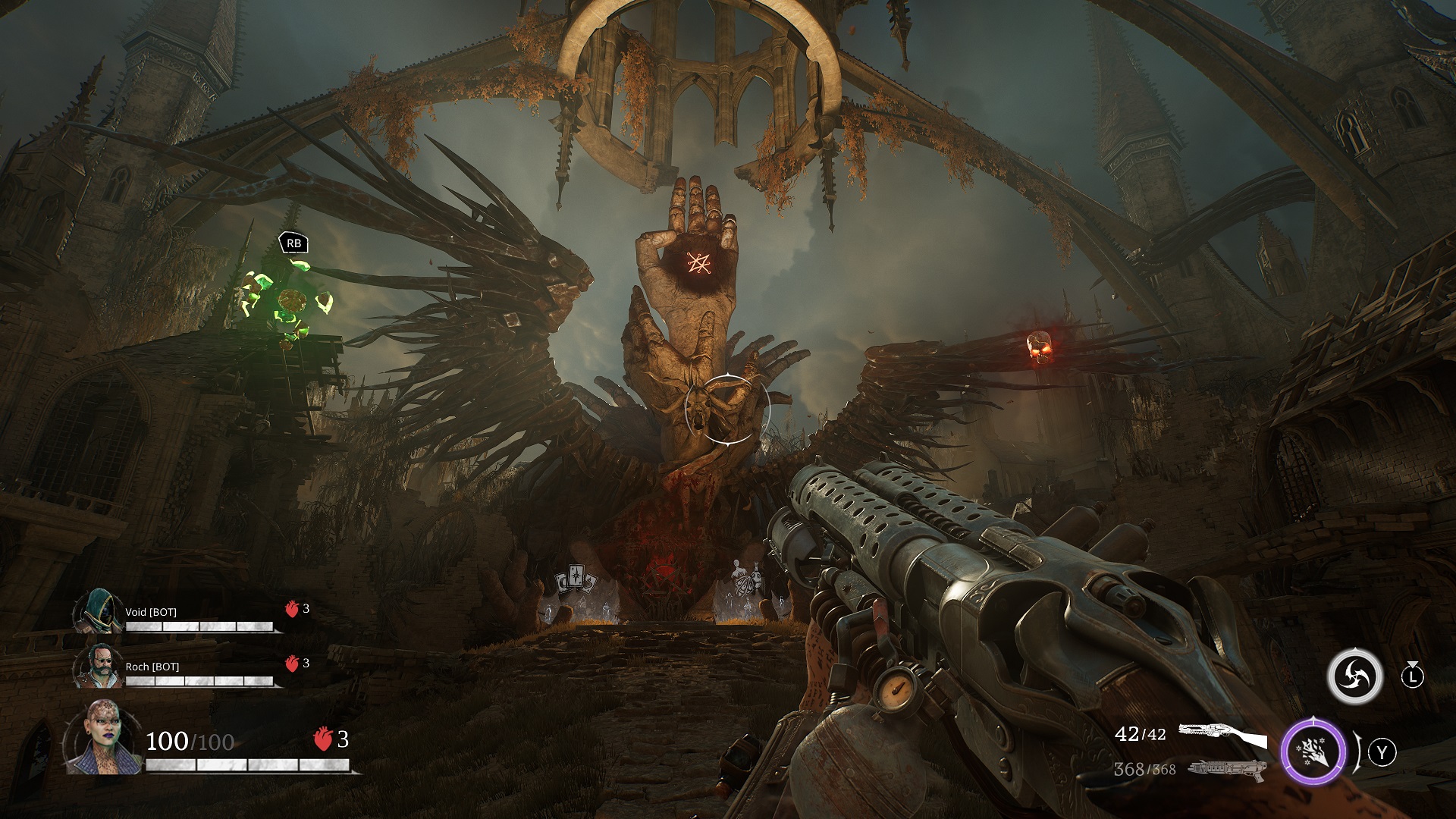
Task: Click the red glowing skull marker
Action: click(1038, 348)
